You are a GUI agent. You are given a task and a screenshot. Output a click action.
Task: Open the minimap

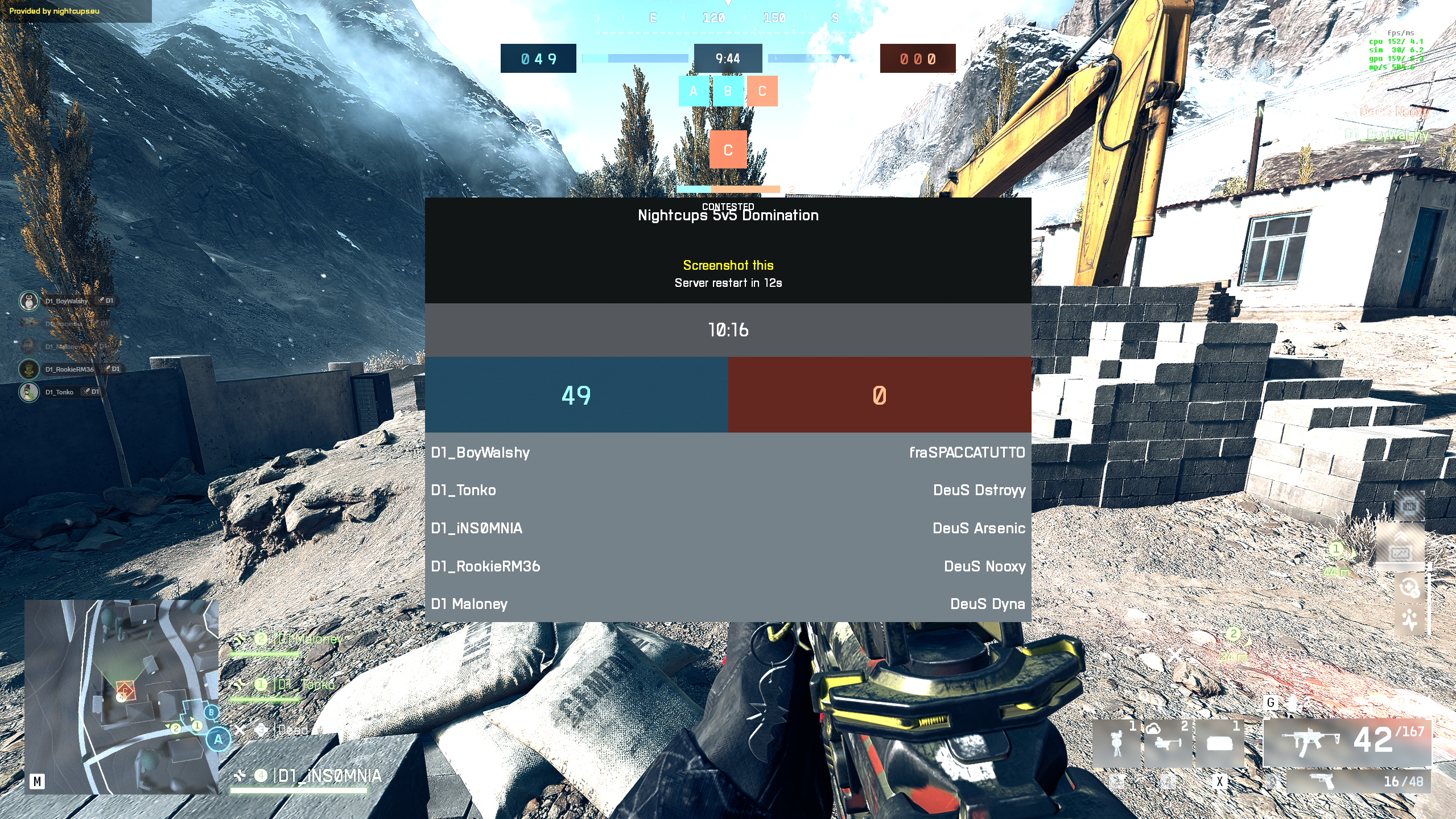point(121,697)
